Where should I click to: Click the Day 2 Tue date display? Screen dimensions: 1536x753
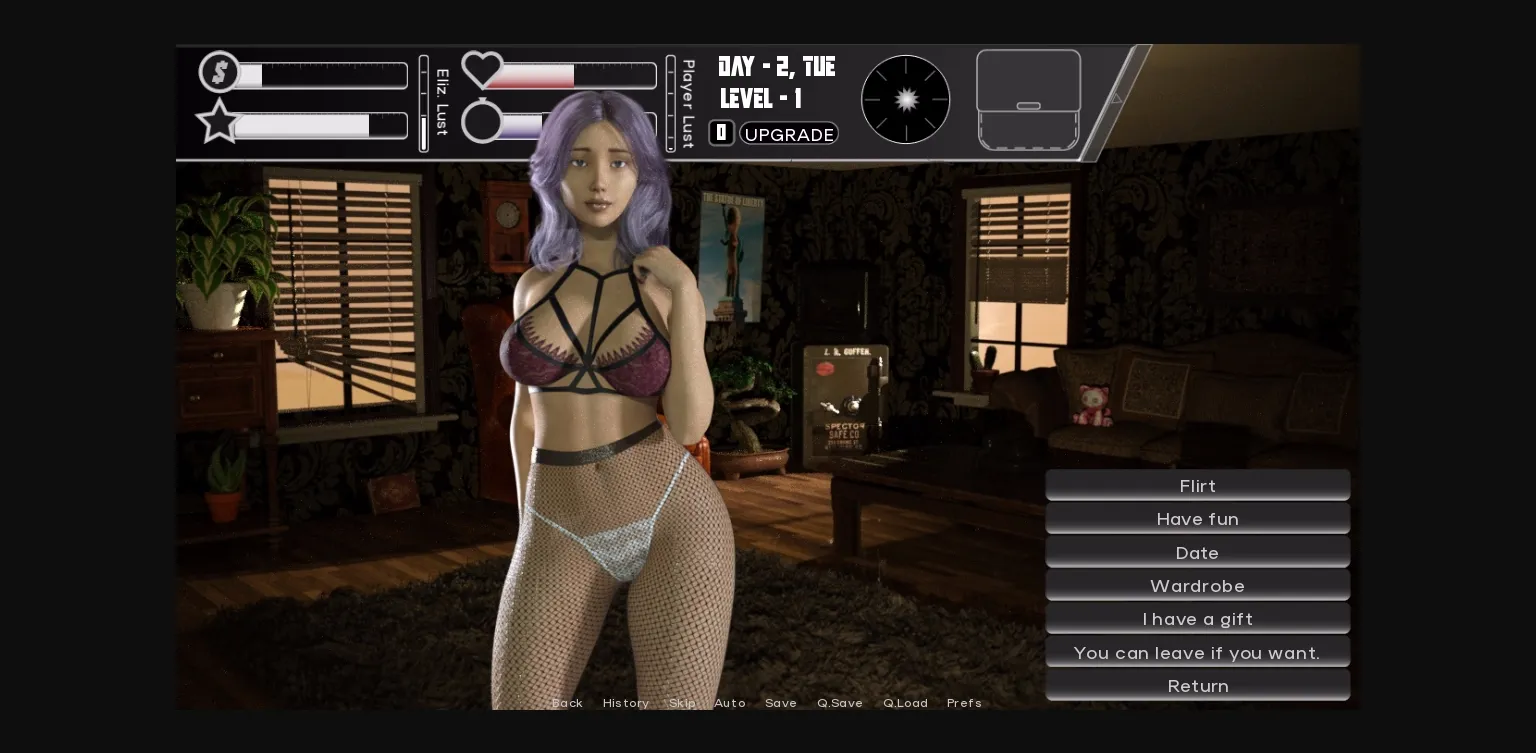(x=775, y=67)
